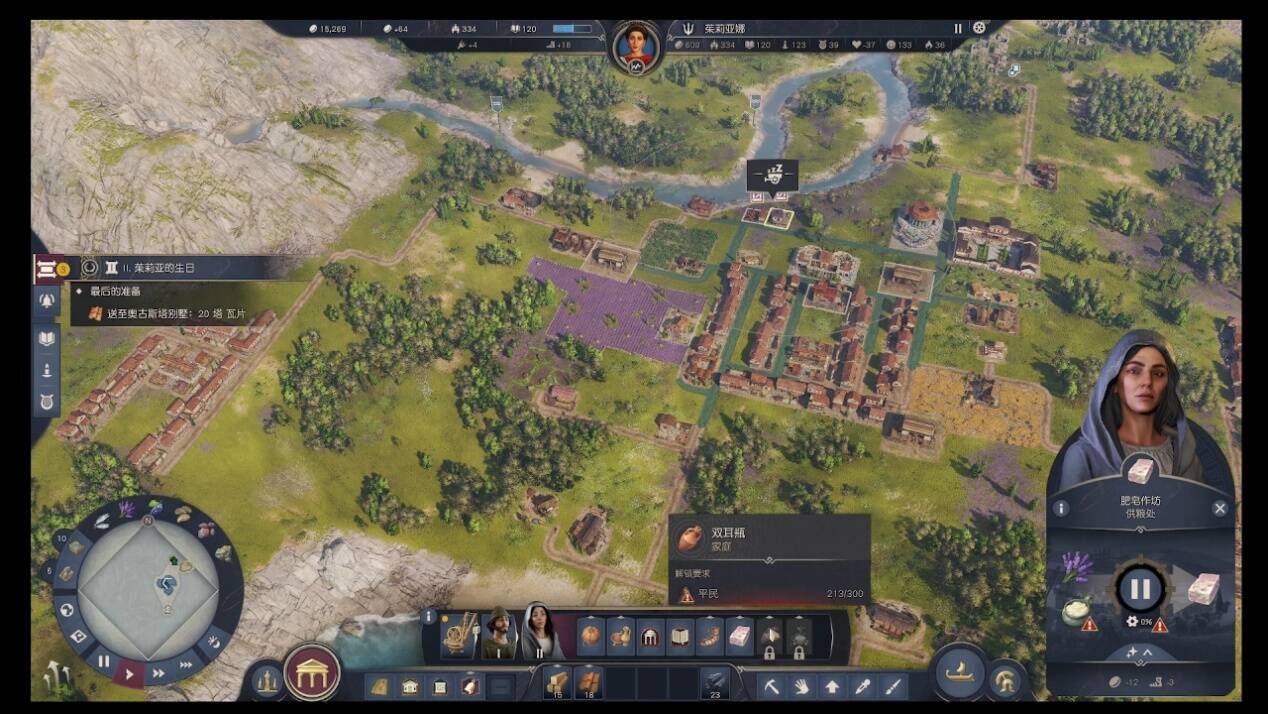
Task: Select the eyedropper copy tool
Action: coord(862,686)
